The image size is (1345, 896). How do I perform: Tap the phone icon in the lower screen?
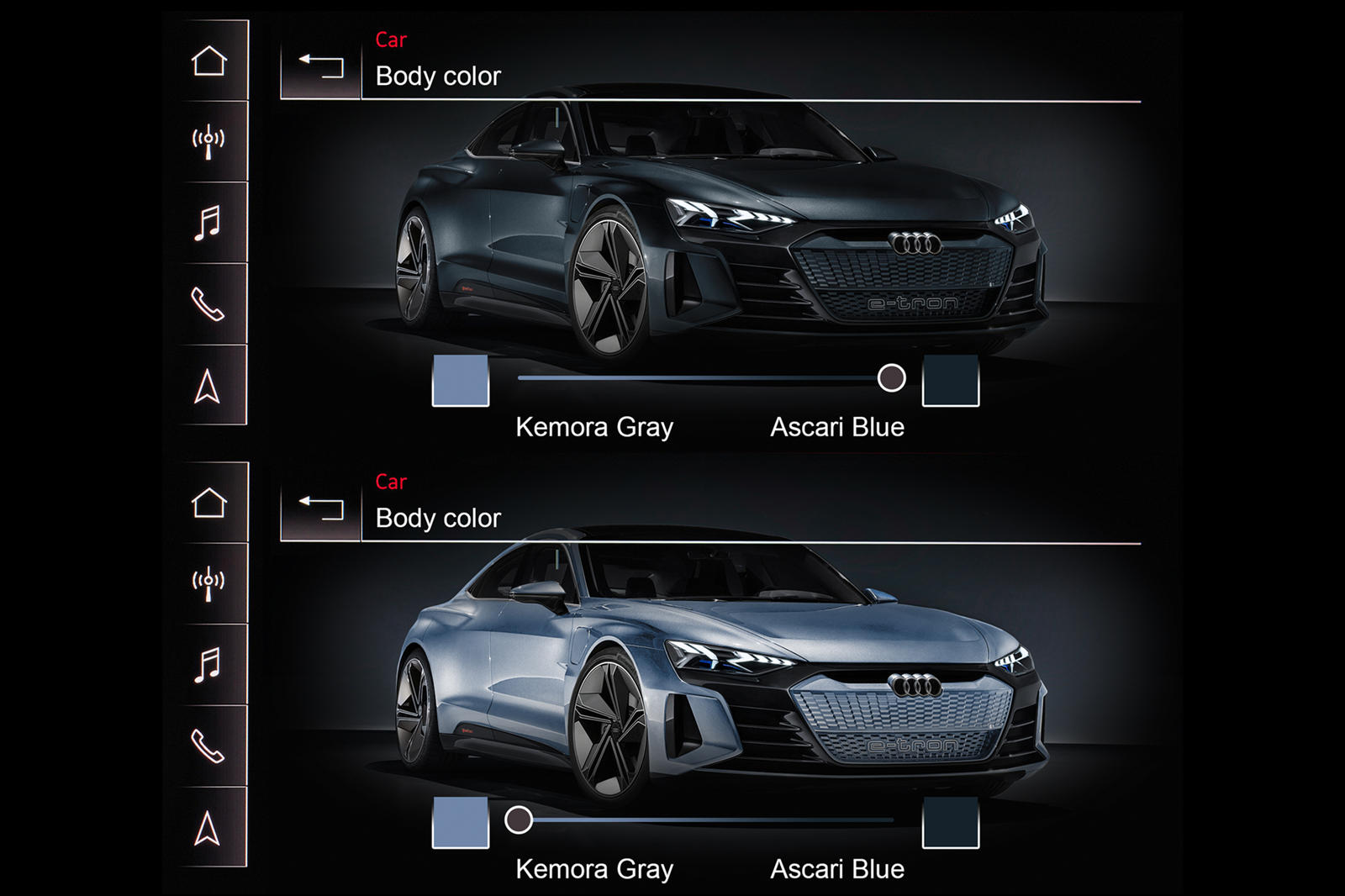coord(208,746)
